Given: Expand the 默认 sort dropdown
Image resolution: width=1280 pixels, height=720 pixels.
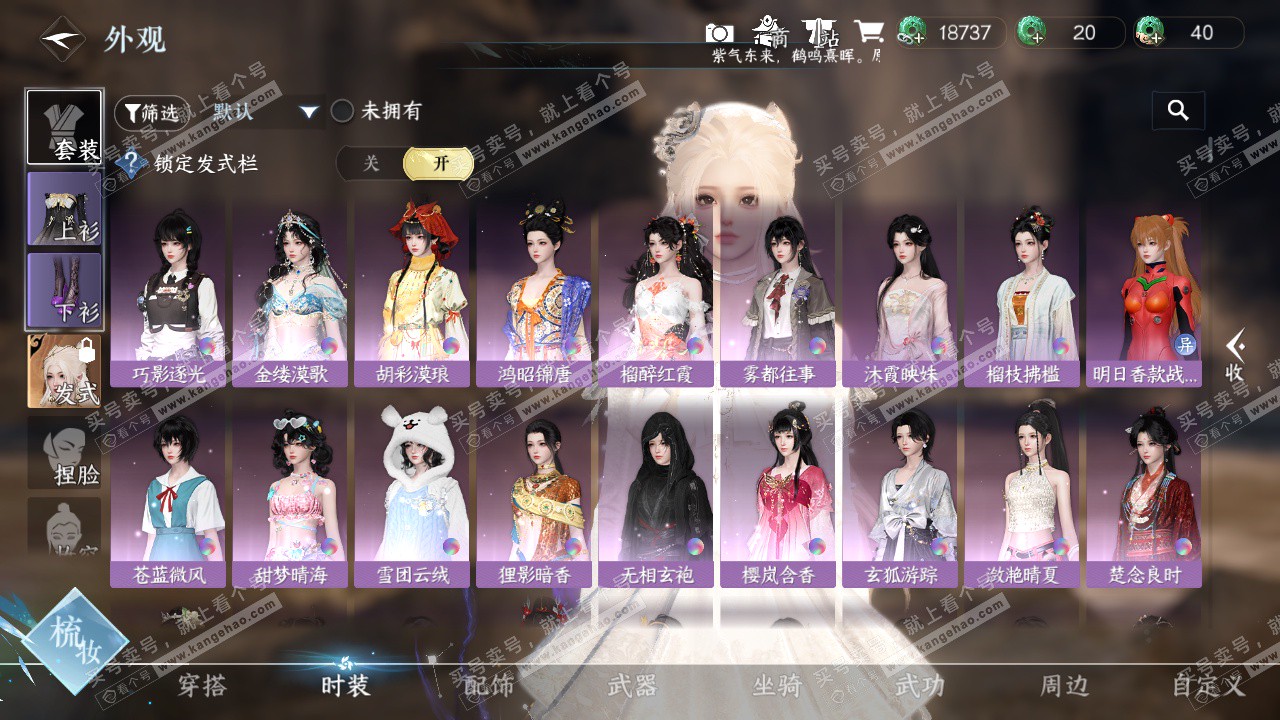Looking at the screenshot, I should [x=309, y=112].
